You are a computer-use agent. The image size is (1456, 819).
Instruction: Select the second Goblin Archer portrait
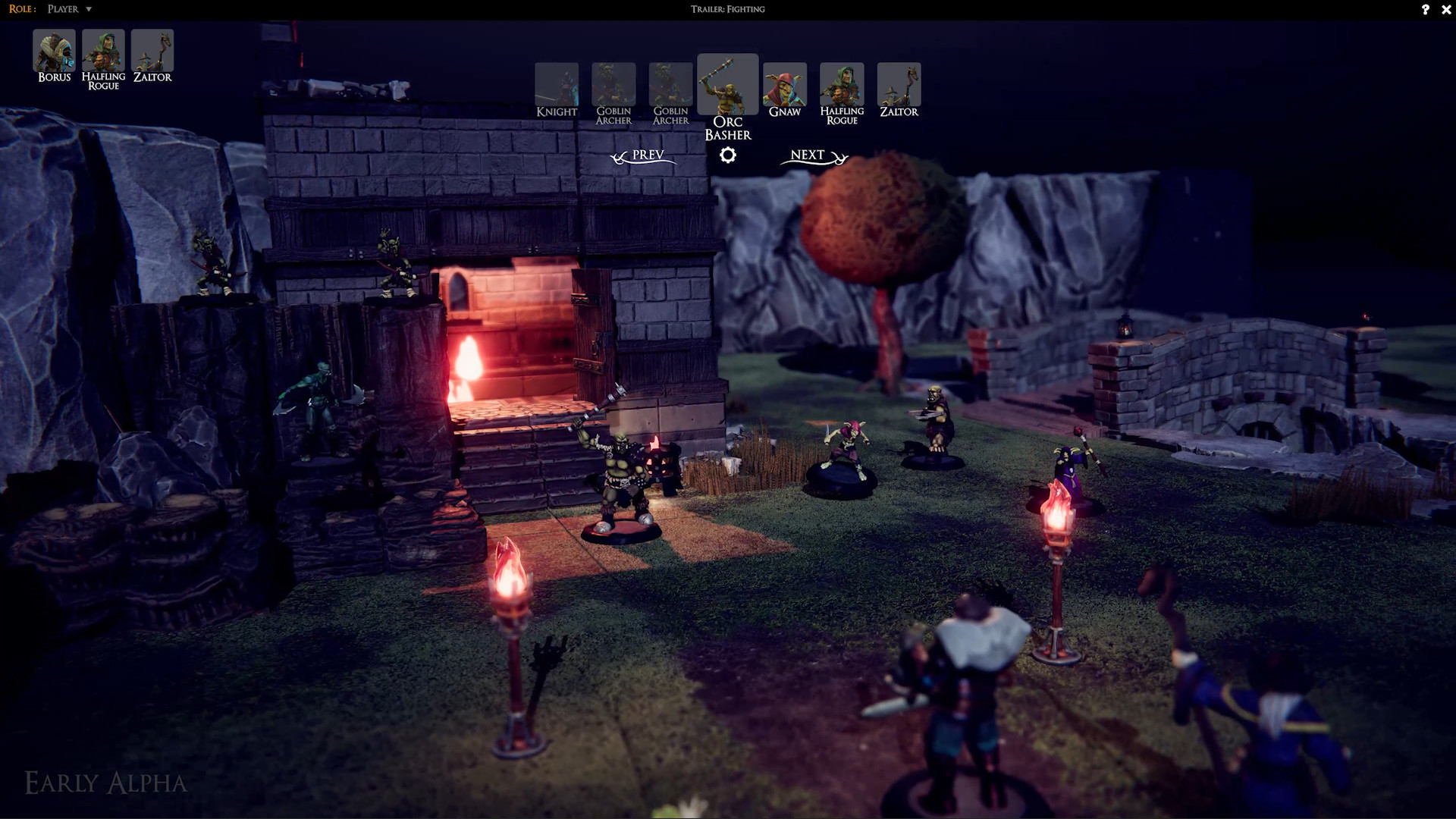(670, 83)
